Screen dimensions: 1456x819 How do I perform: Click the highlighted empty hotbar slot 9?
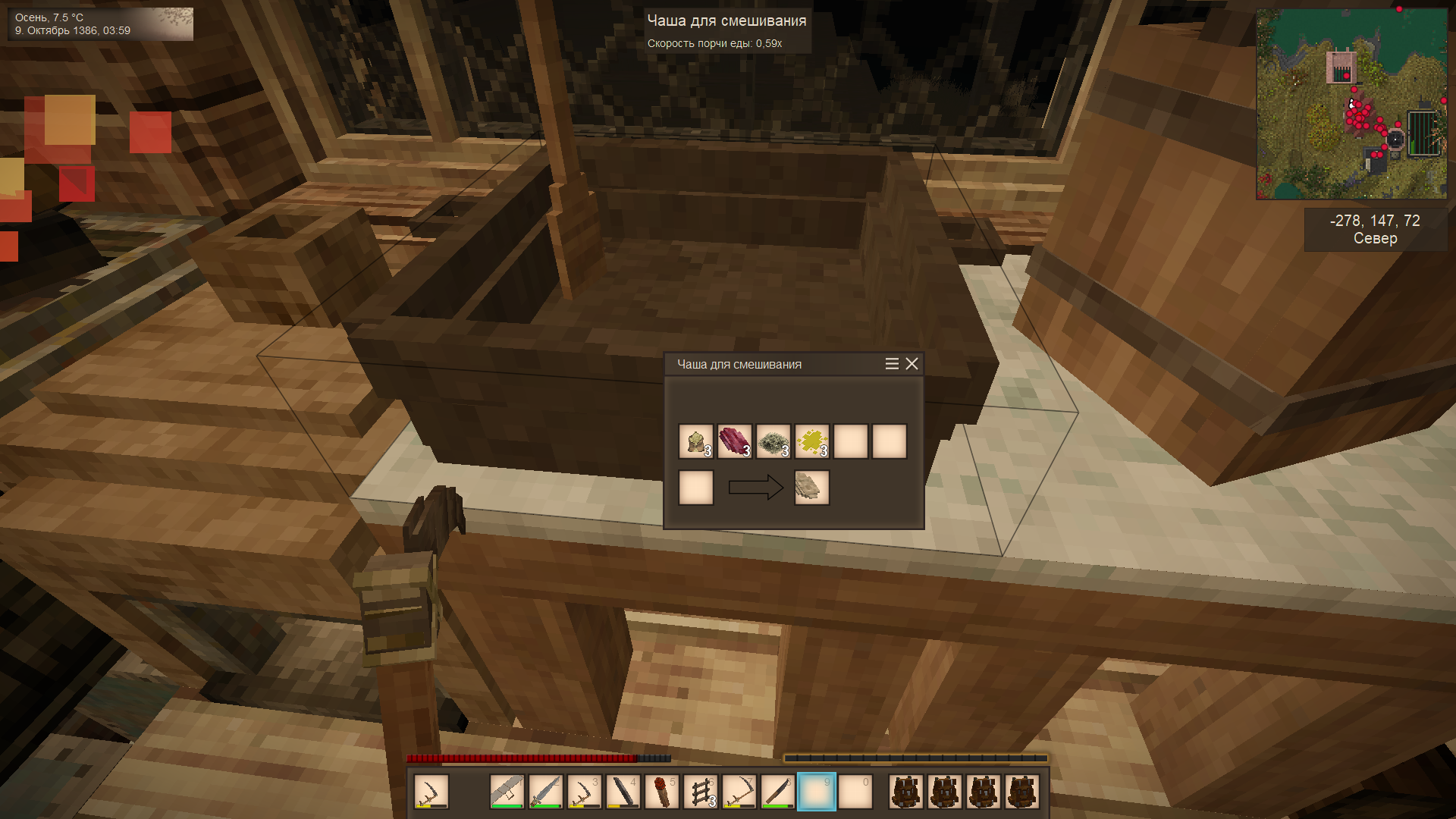817,792
